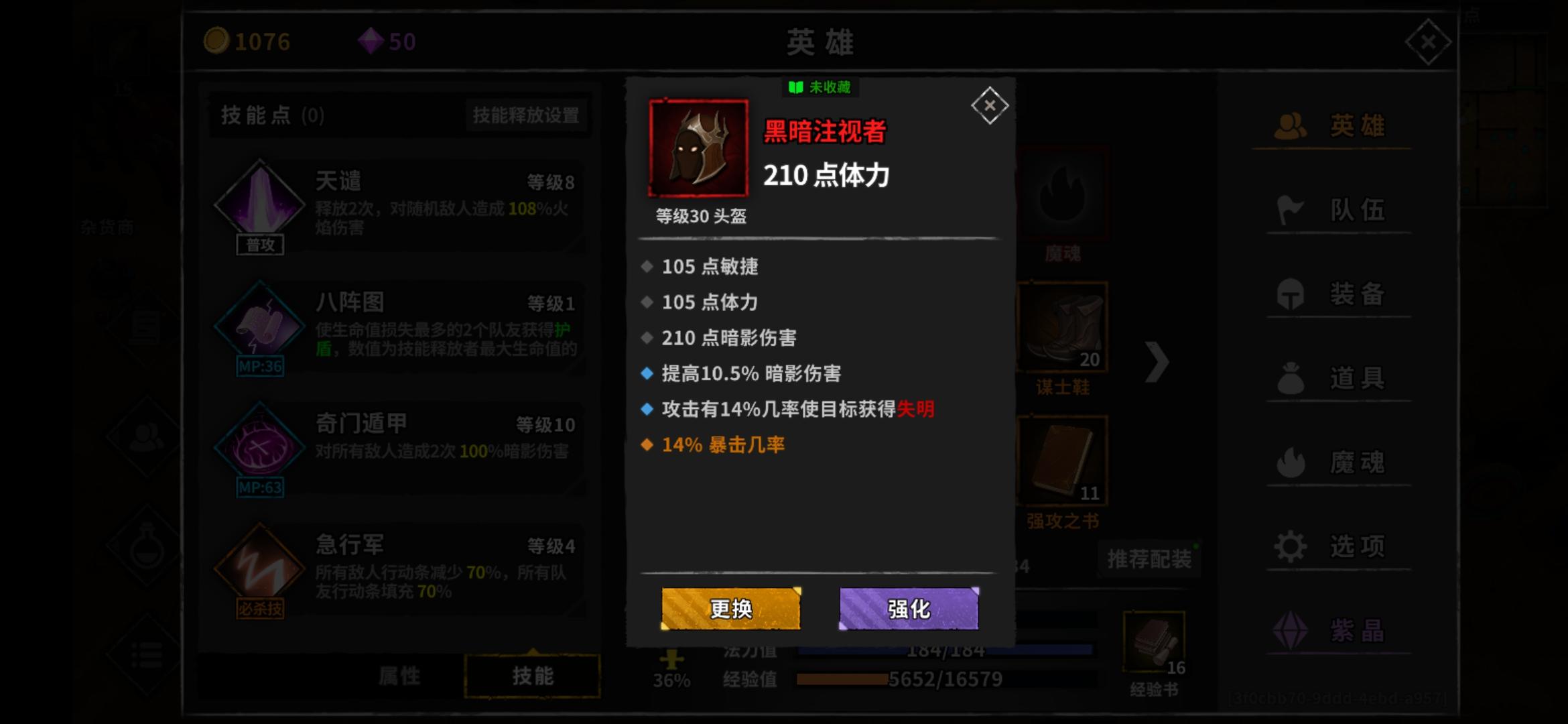Open the 推荐配装 recommended loadout
This screenshot has width=1568, height=724.
click(x=1147, y=558)
